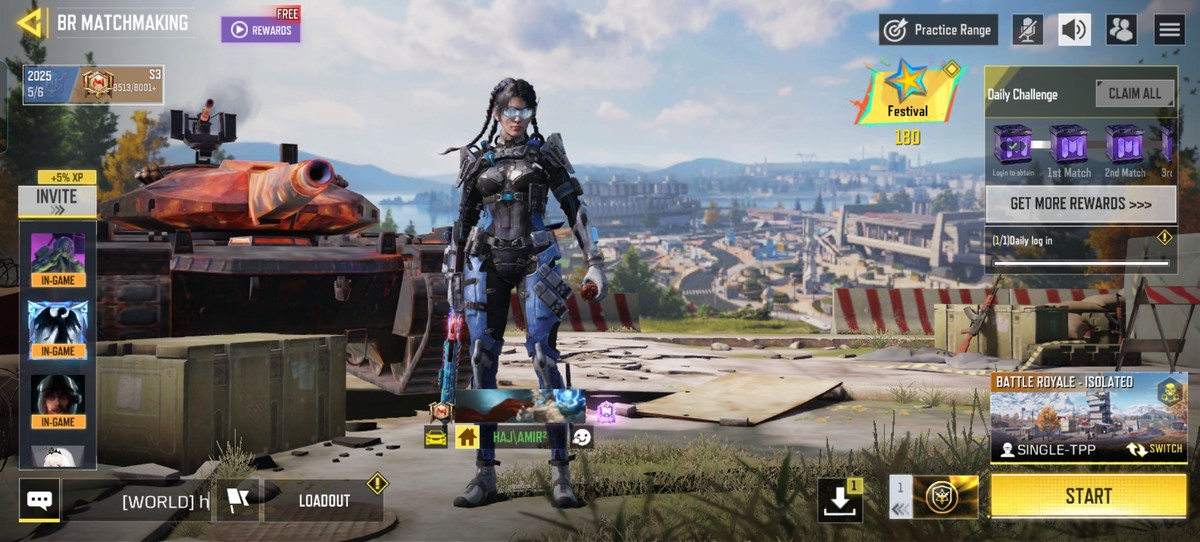The width and height of the screenshot is (1200, 542).
Task: Open the S3 rank profile card
Action: [93, 85]
